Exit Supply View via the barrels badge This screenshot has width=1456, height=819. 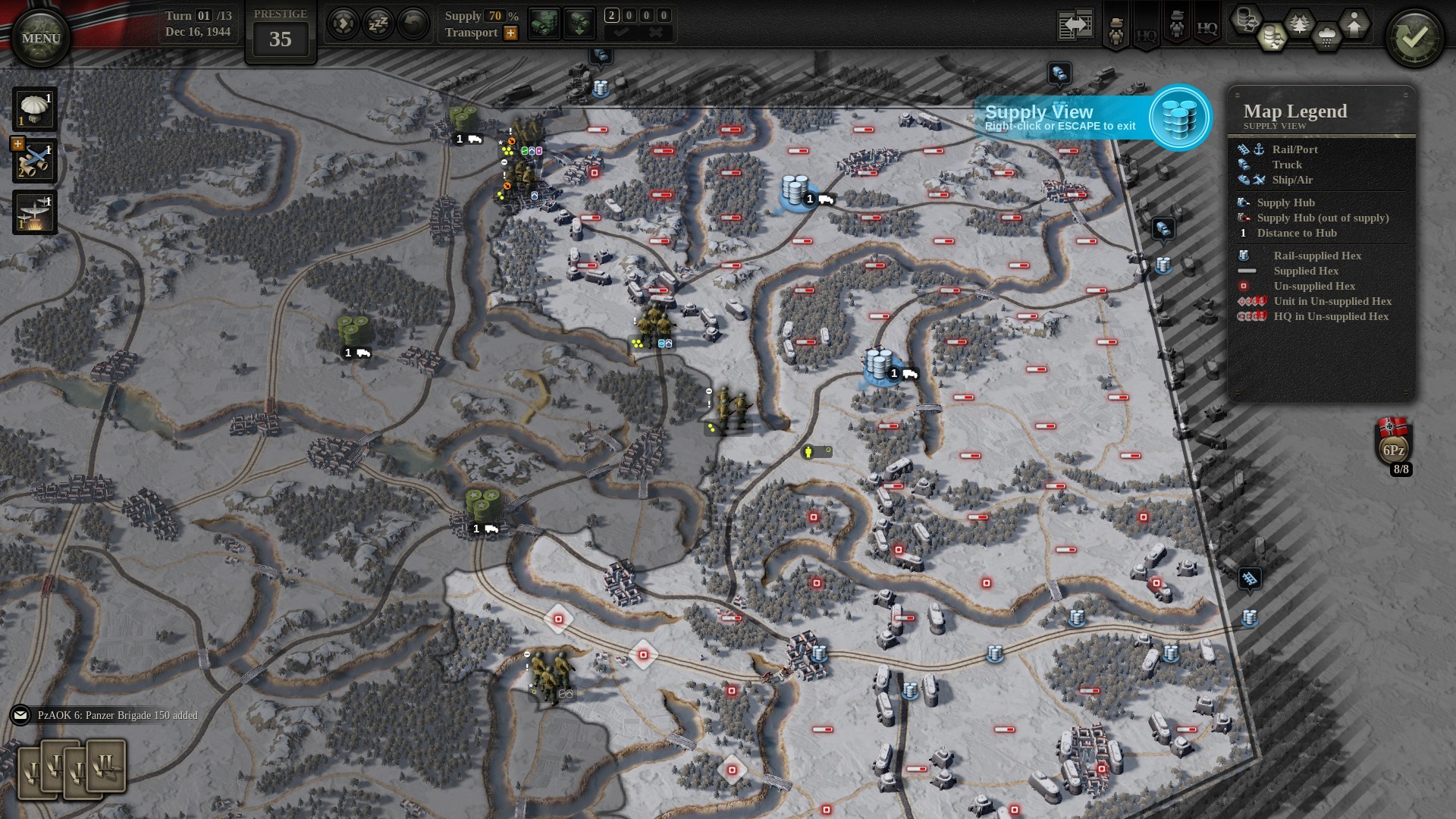coord(1180,118)
